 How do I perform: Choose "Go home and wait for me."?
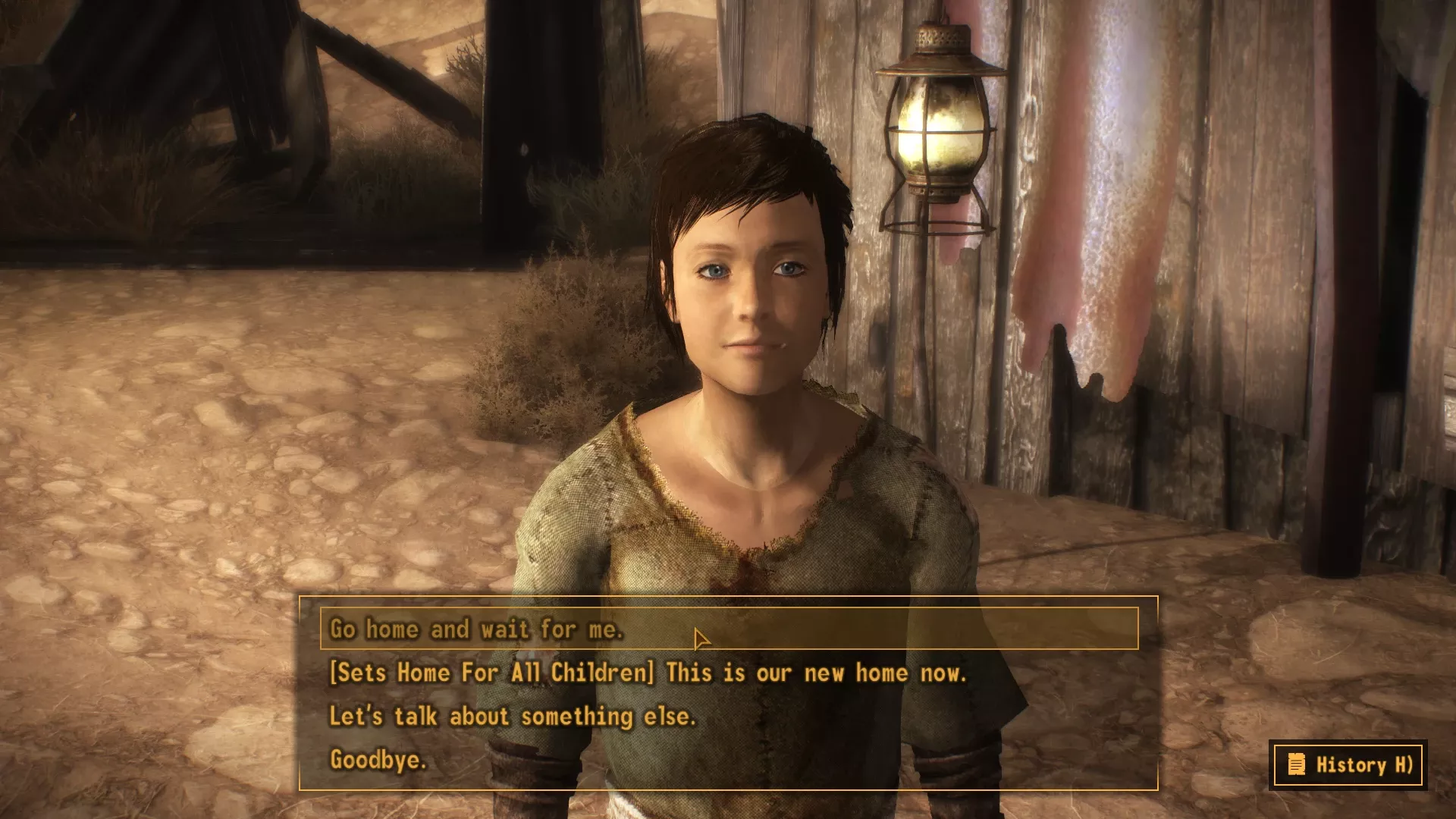pyautogui.click(x=476, y=629)
